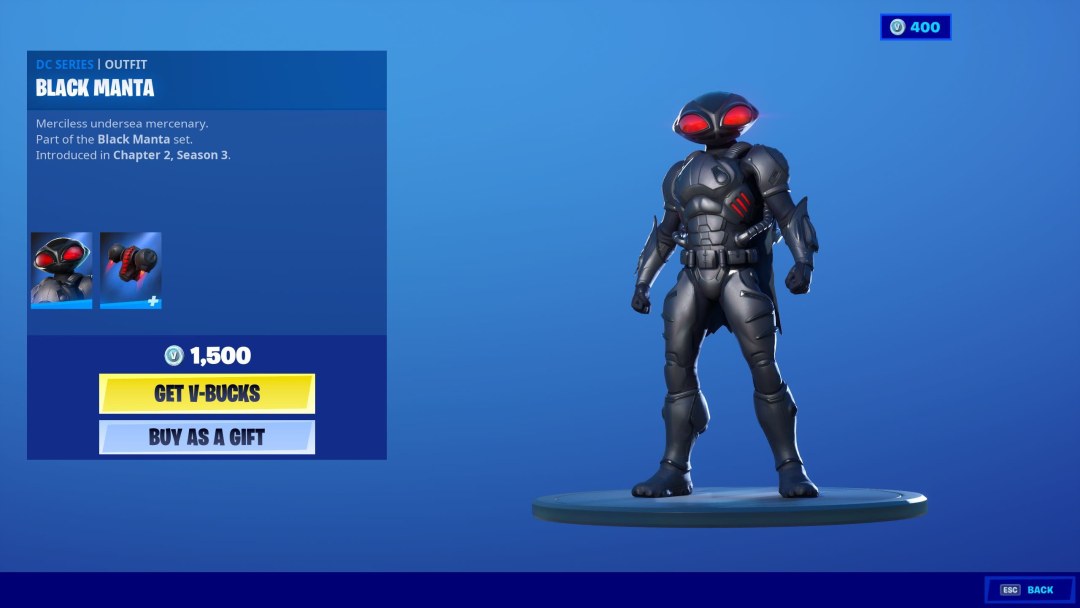Click the Get V-Bucks button
Image resolution: width=1080 pixels, height=608 pixels.
coord(207,393)
